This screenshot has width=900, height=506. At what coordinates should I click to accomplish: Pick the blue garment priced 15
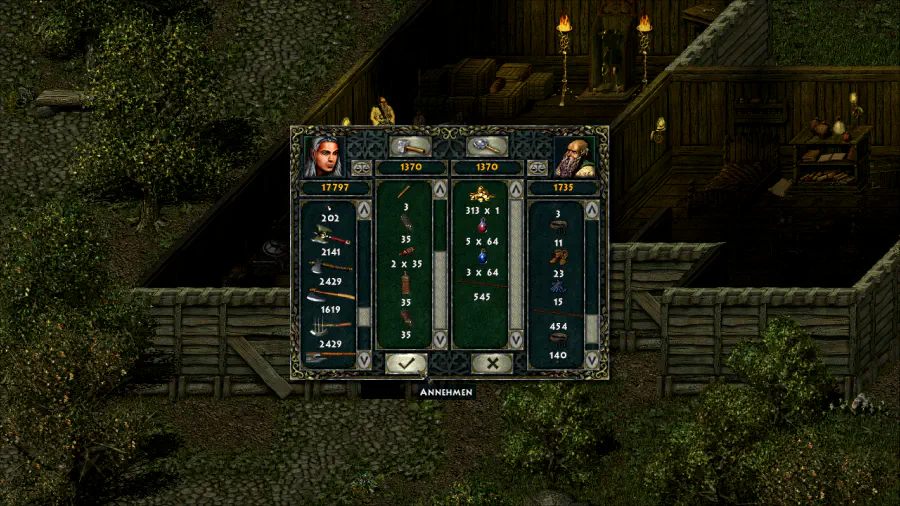558,286
